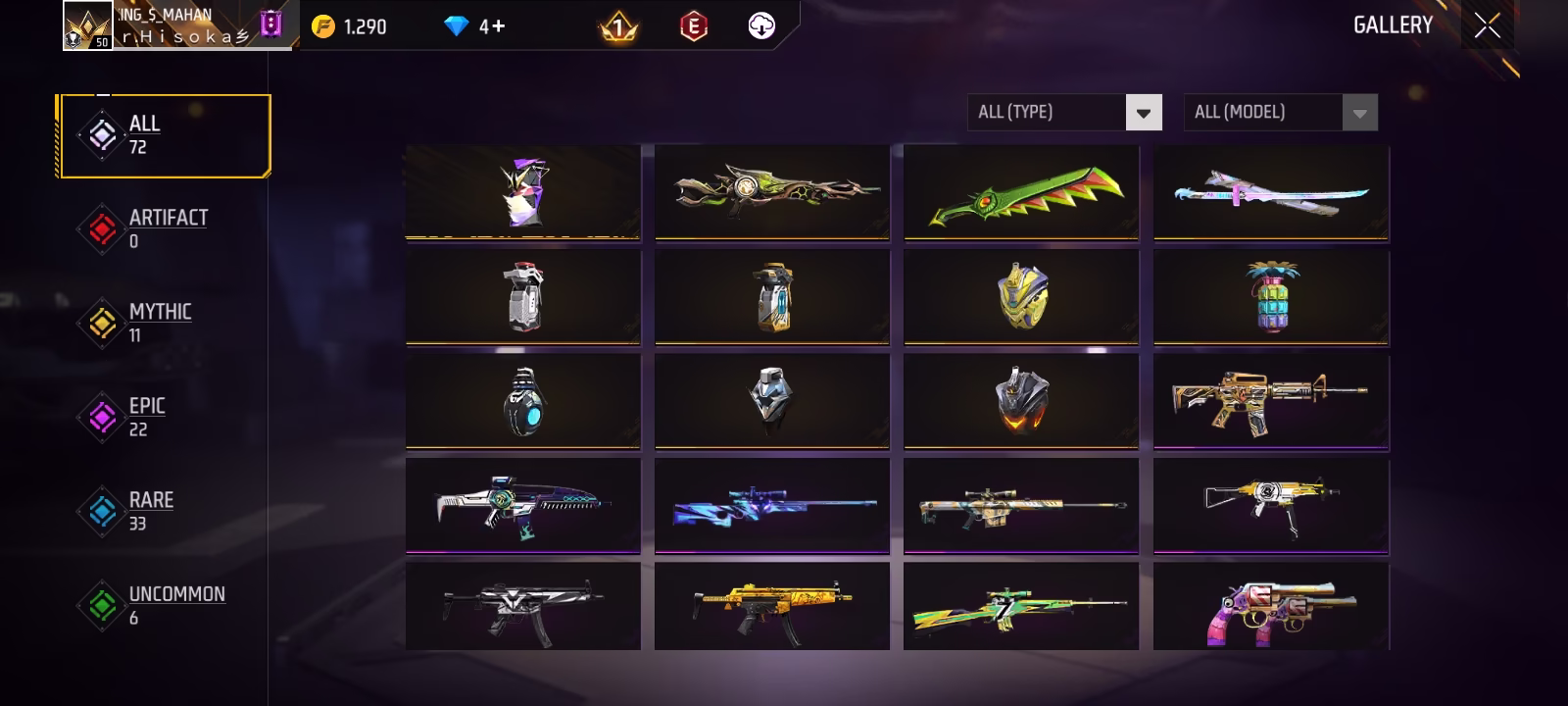Switch to the Artifact tab
1568x706 pixels.
(165, 228)
